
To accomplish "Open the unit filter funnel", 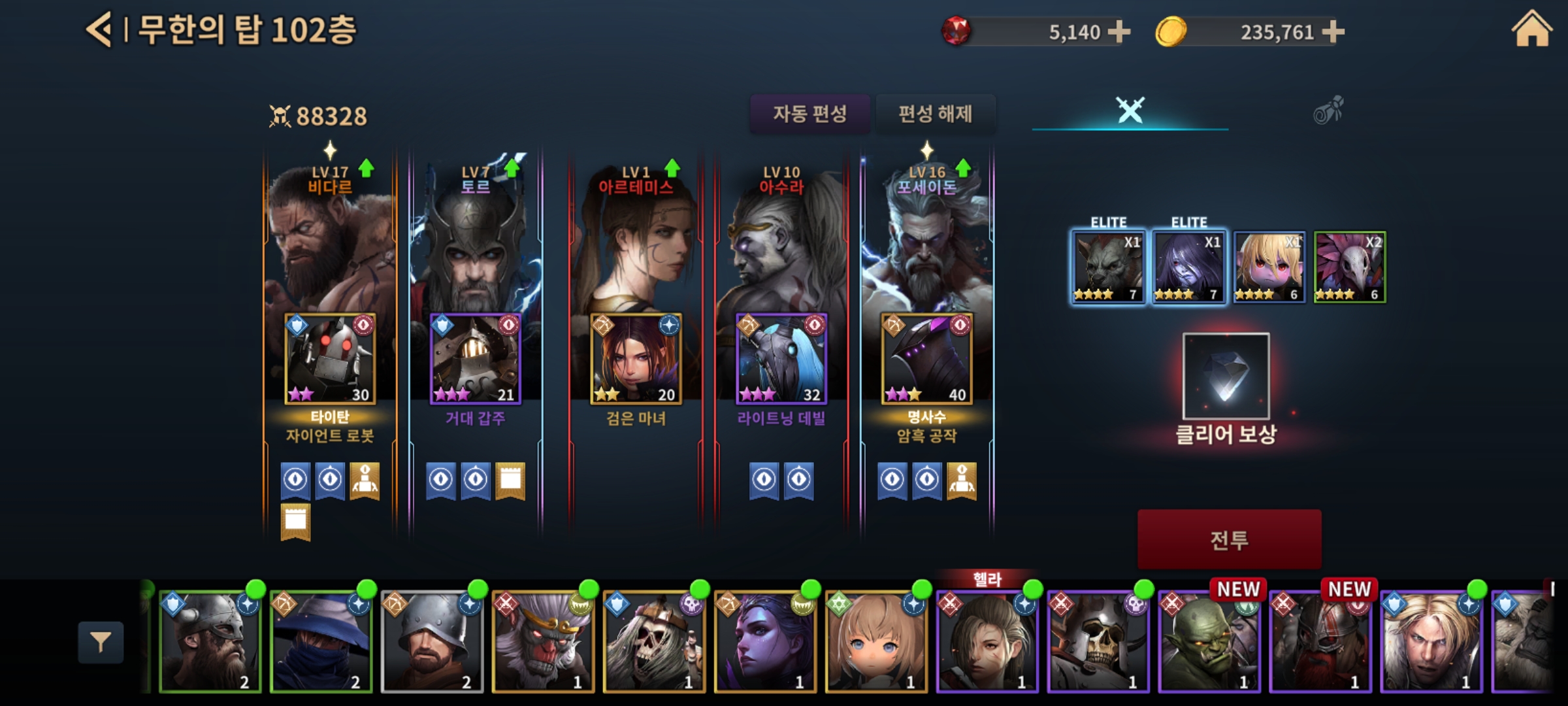I will point(101,643).
